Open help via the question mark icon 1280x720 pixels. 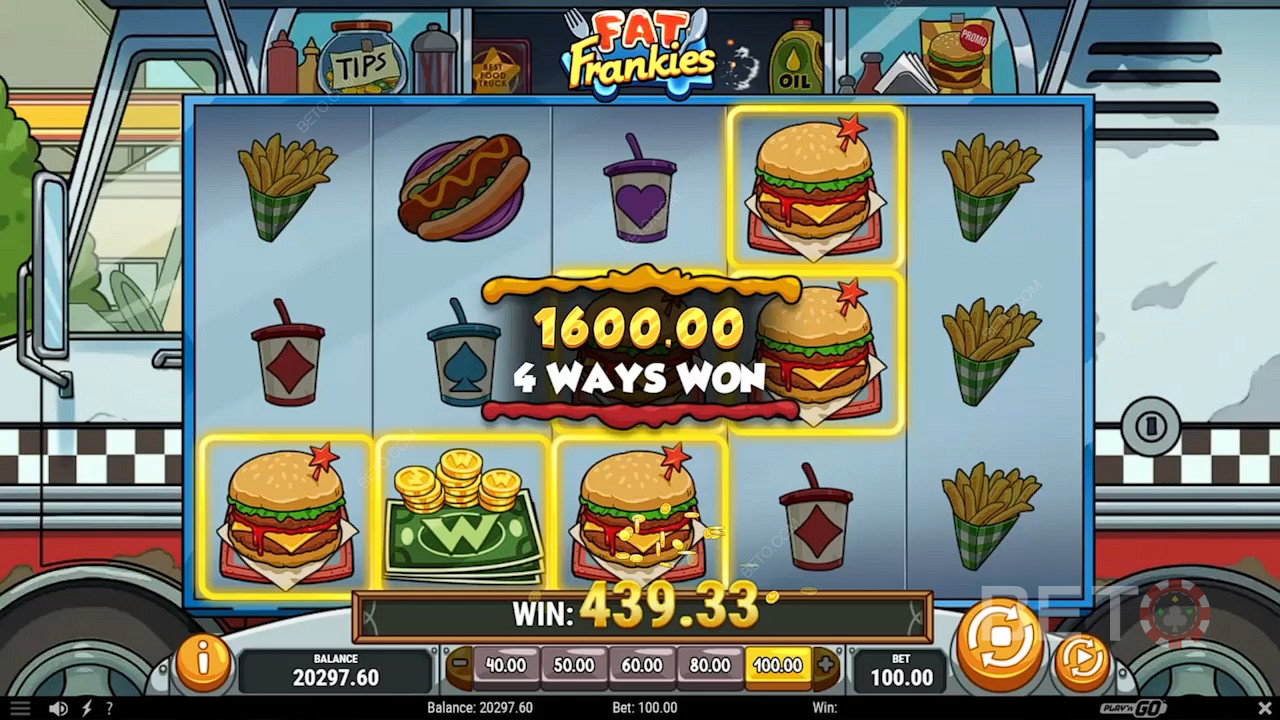[x=109, y=708]
